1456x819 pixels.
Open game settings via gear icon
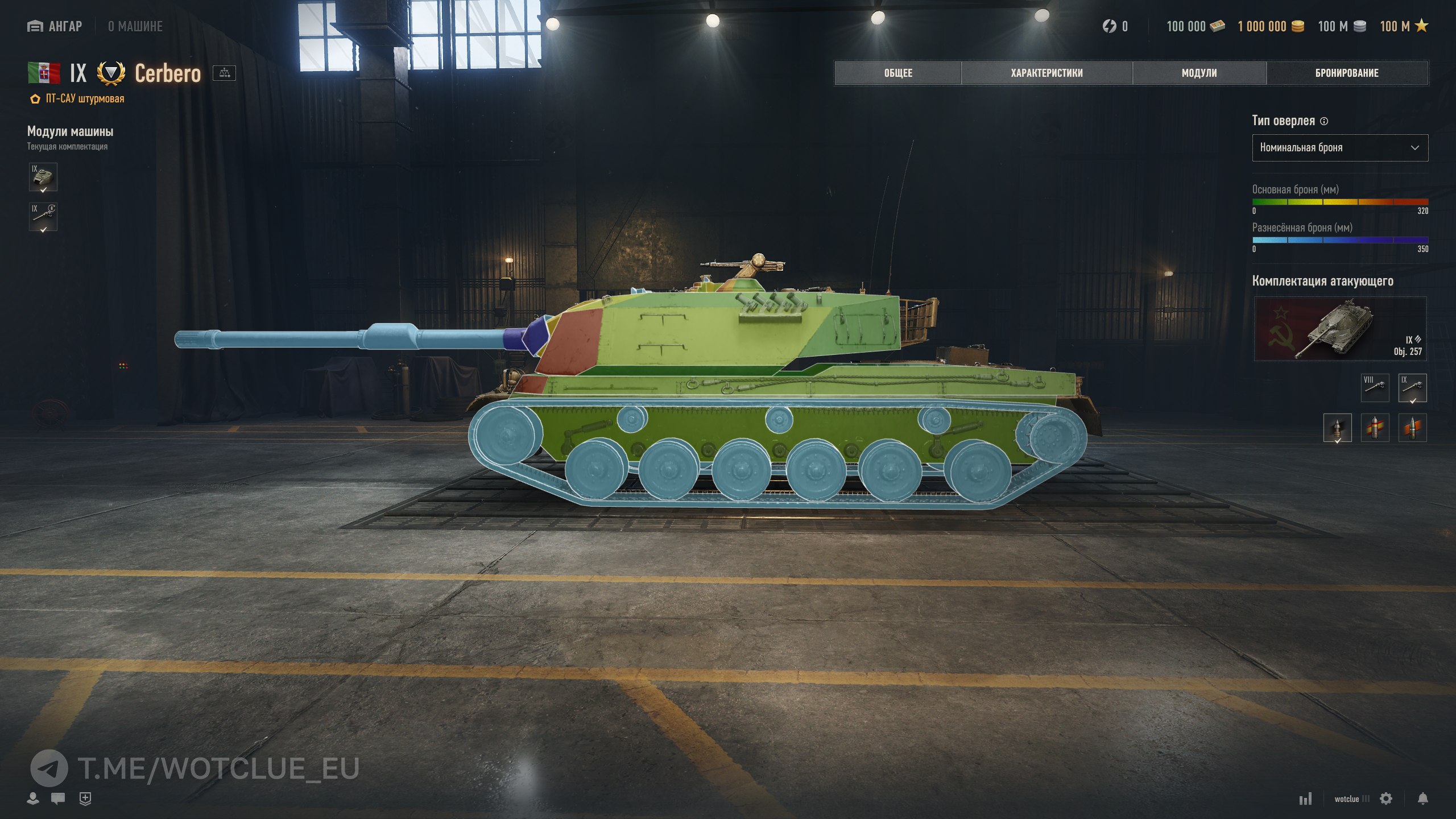point(1386,799)
